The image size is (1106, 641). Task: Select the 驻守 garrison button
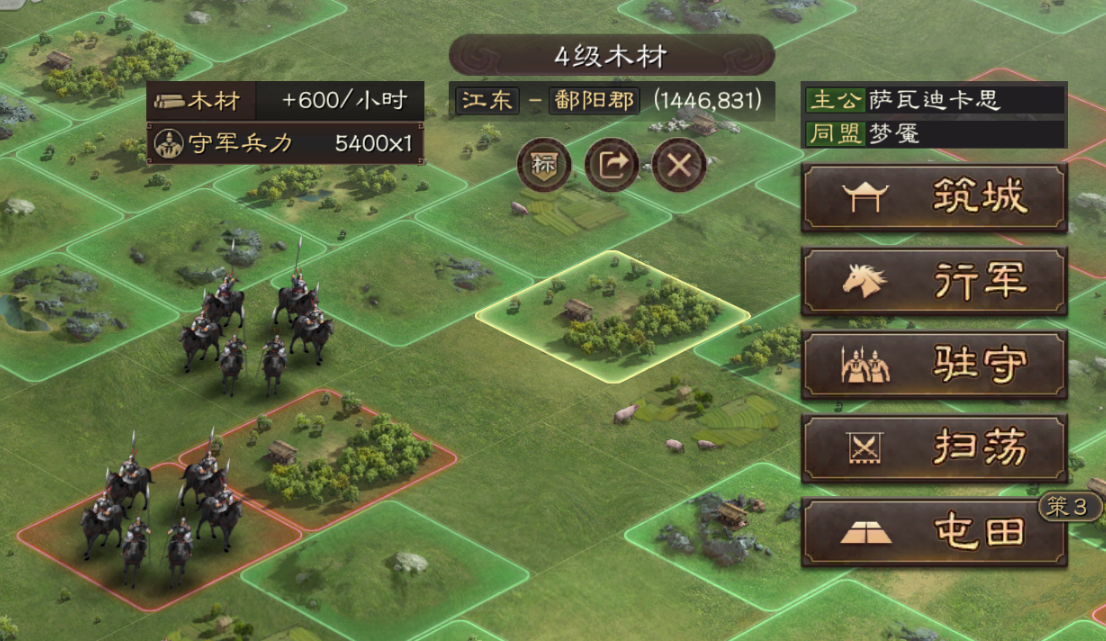(x=934, y=366)
